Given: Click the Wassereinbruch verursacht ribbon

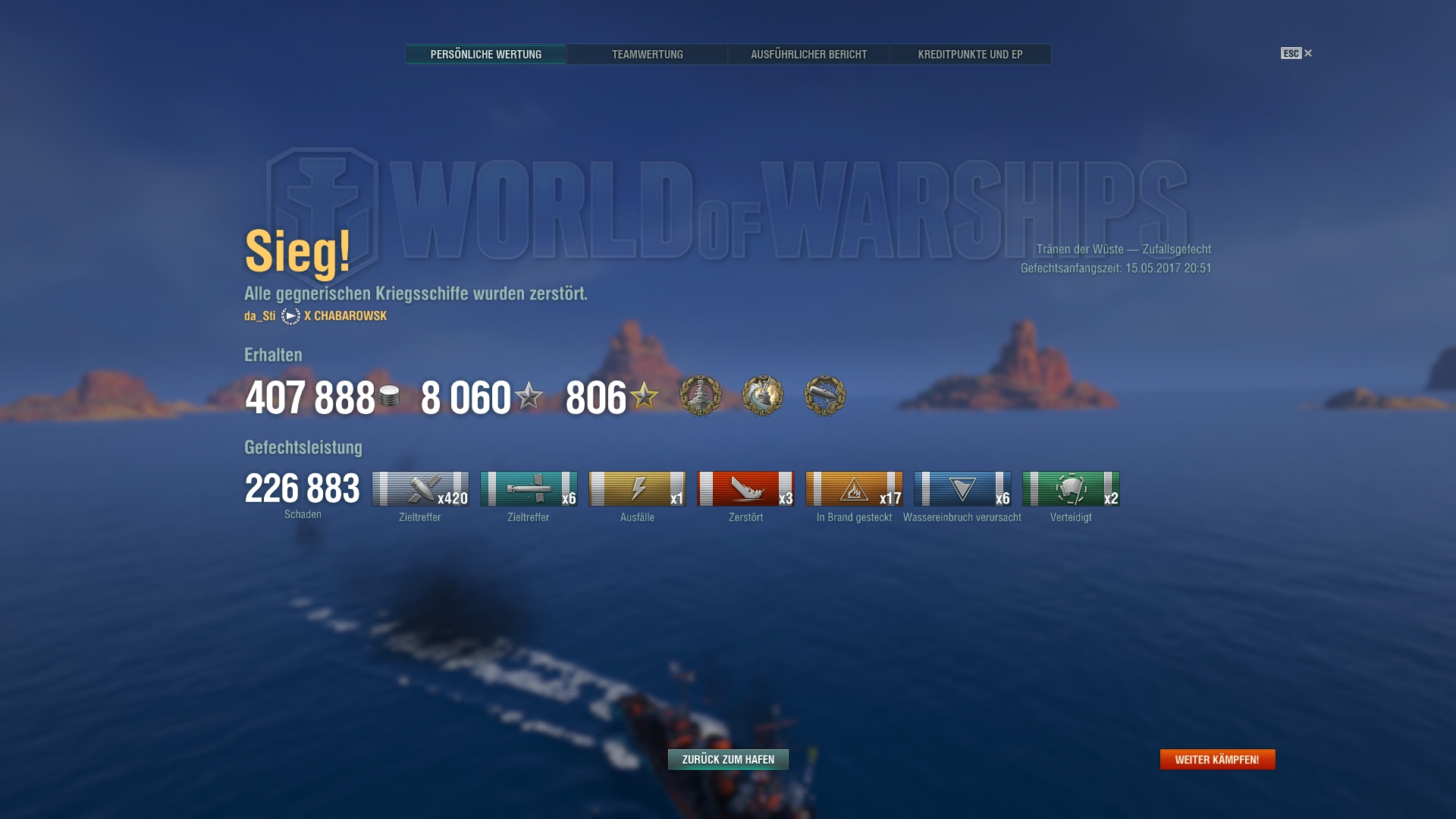Looking at the screenshot, I should click(962, 489).
